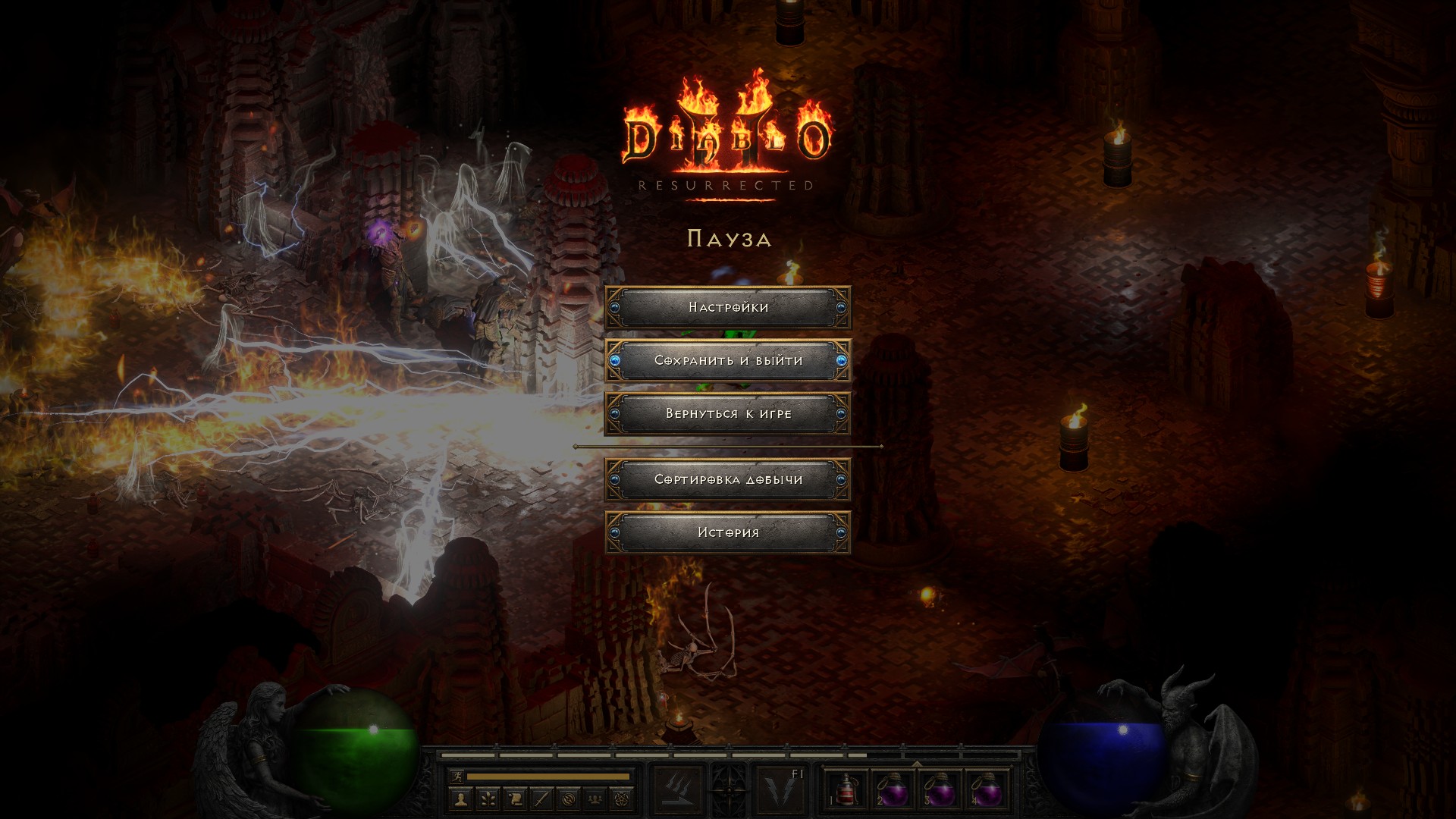This screenshot has width=1456, height=819.
Task: Open the Настройки settings menu
Action: (x=728, y=307)
